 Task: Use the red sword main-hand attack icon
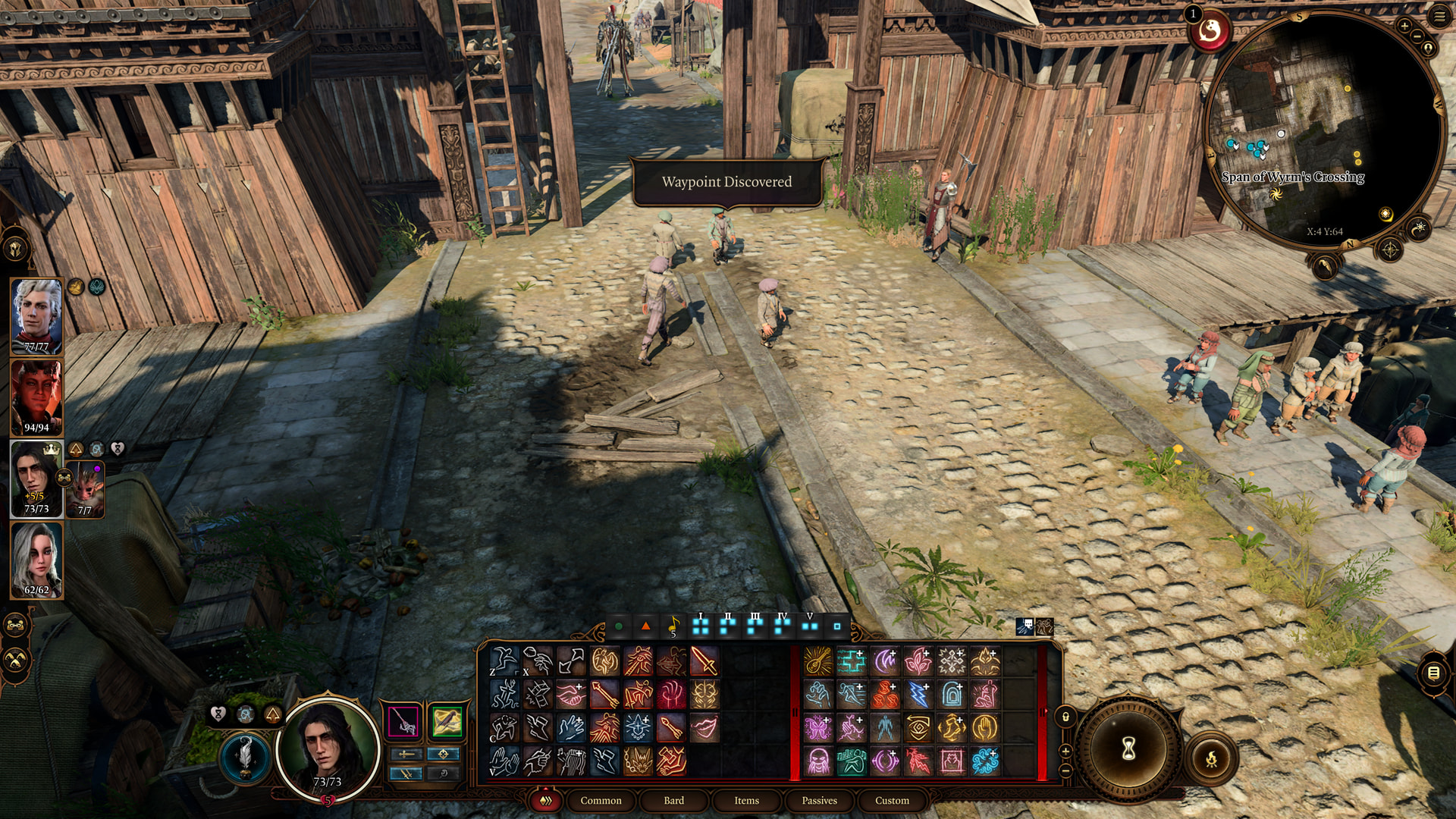tap(704, 661)
